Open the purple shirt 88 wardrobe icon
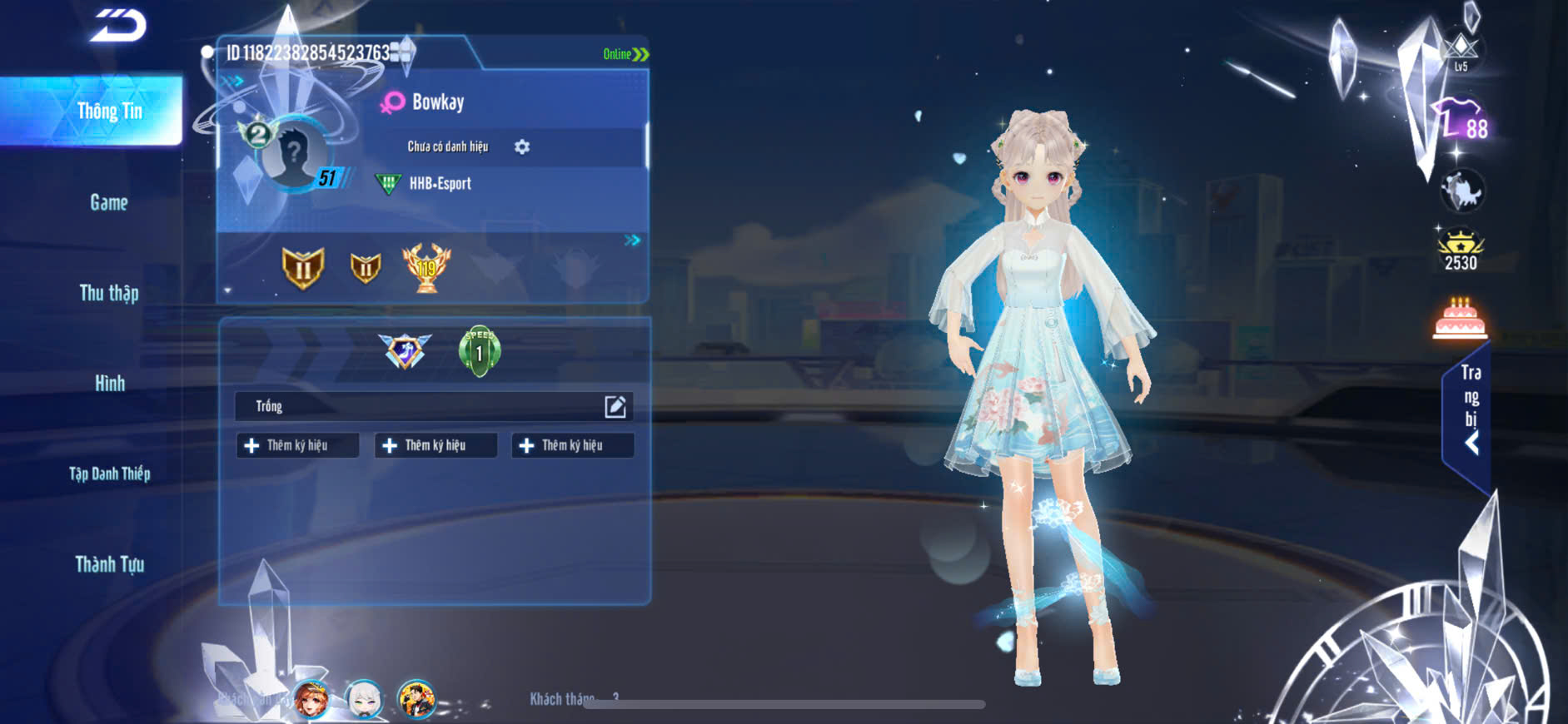1568x724 pixels. coord(1460,120)
